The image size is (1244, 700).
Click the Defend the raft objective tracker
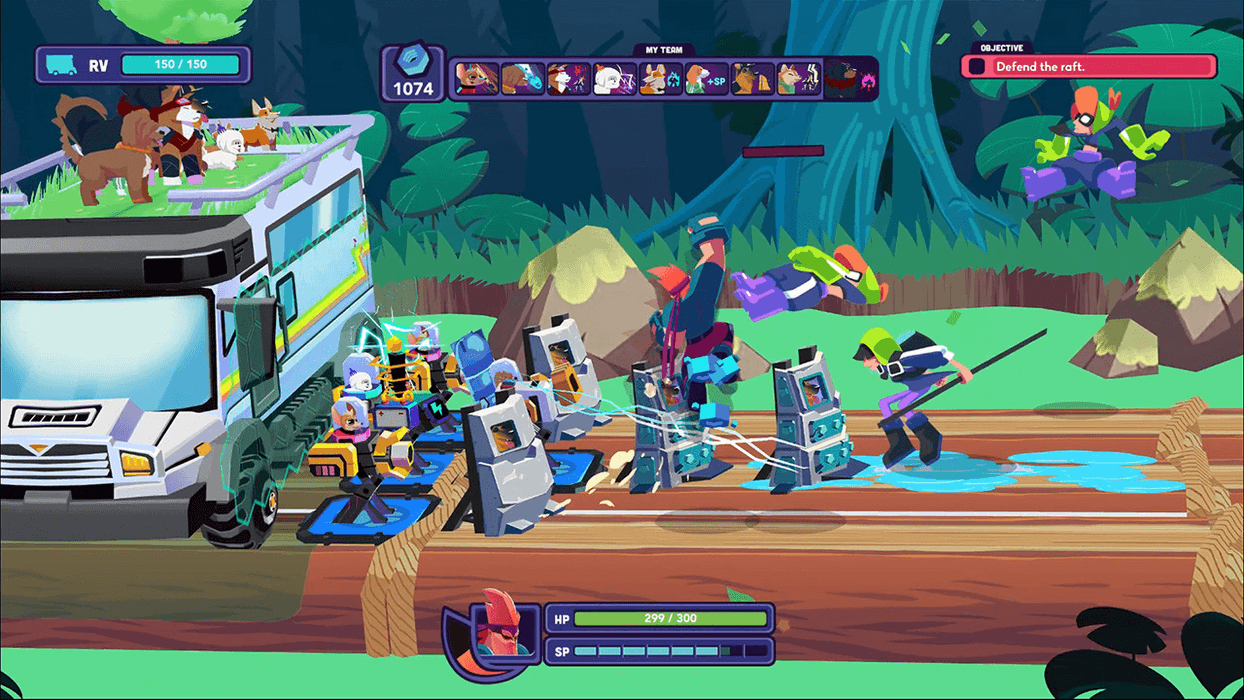[1089, 67]
